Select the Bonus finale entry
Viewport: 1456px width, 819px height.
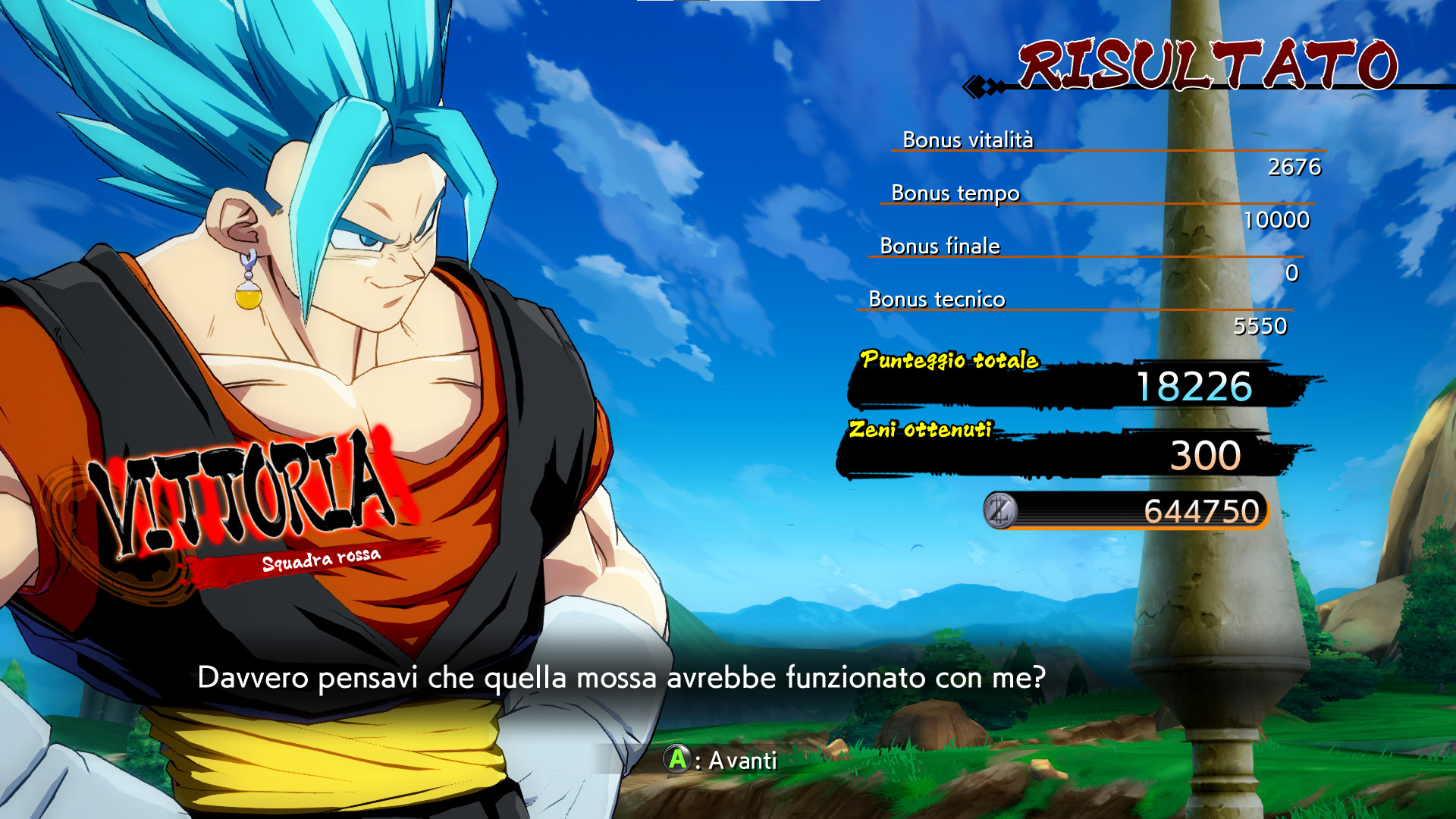940,246
